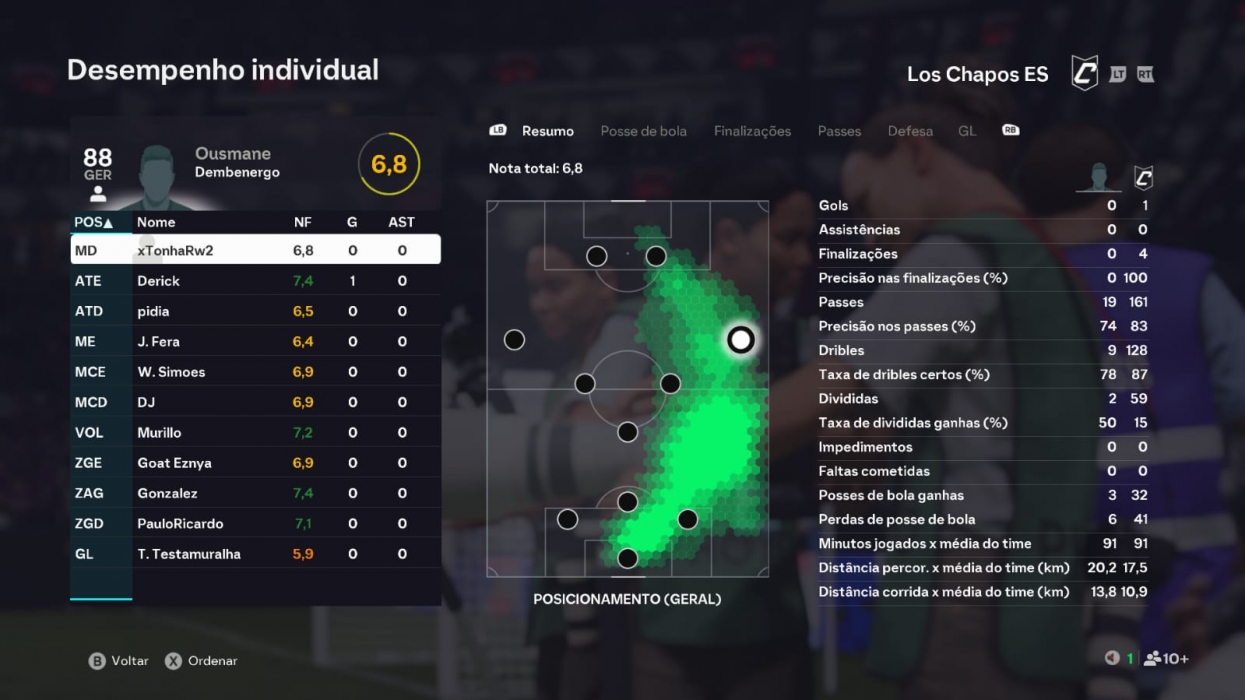Image resolution: width=1245 pixels, height=700 pixels.
Task: Open the Posse de bola tab
Action: [643, 131]
